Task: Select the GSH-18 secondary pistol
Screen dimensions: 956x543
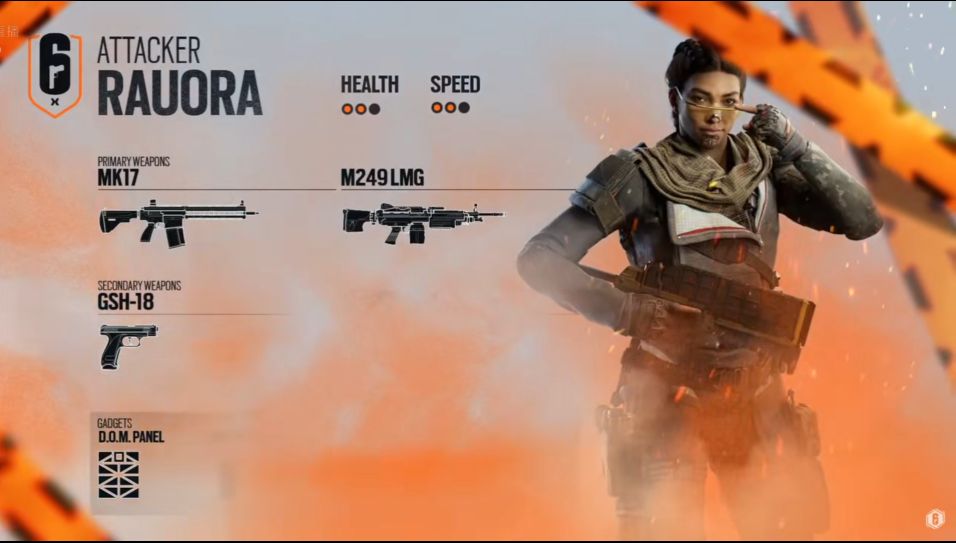Action: coord(128,344)
